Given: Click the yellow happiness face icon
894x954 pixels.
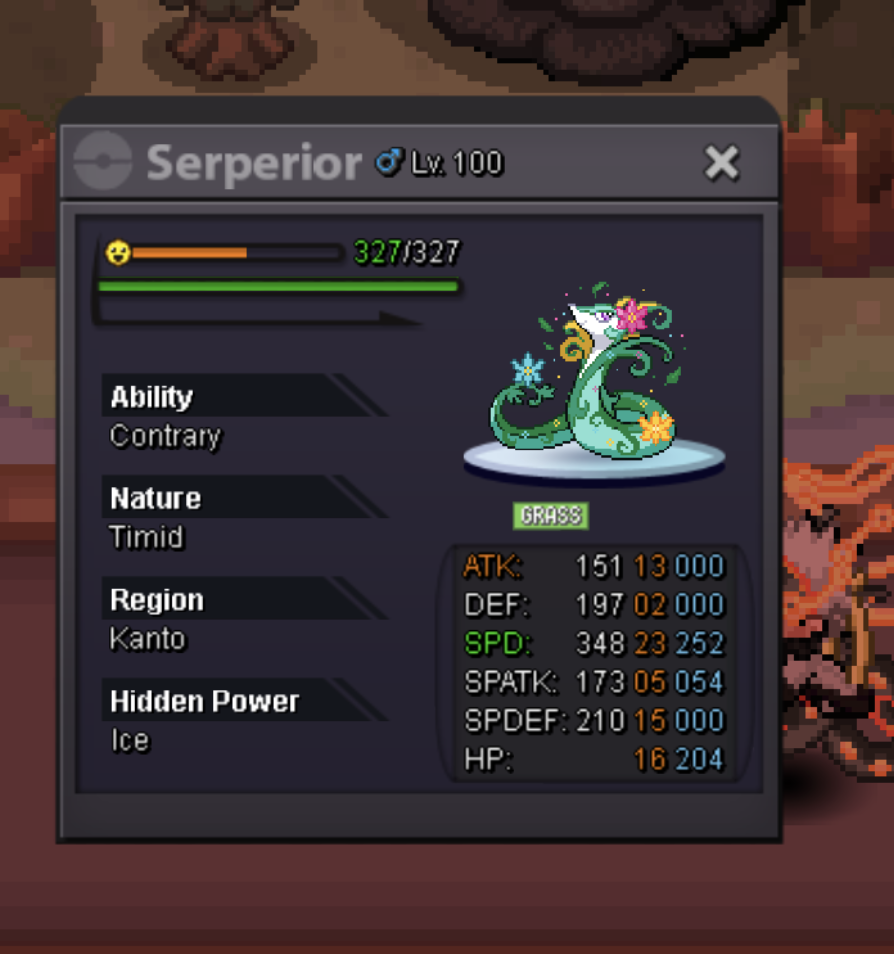Looking at the screenshot, I should (118, 253).
